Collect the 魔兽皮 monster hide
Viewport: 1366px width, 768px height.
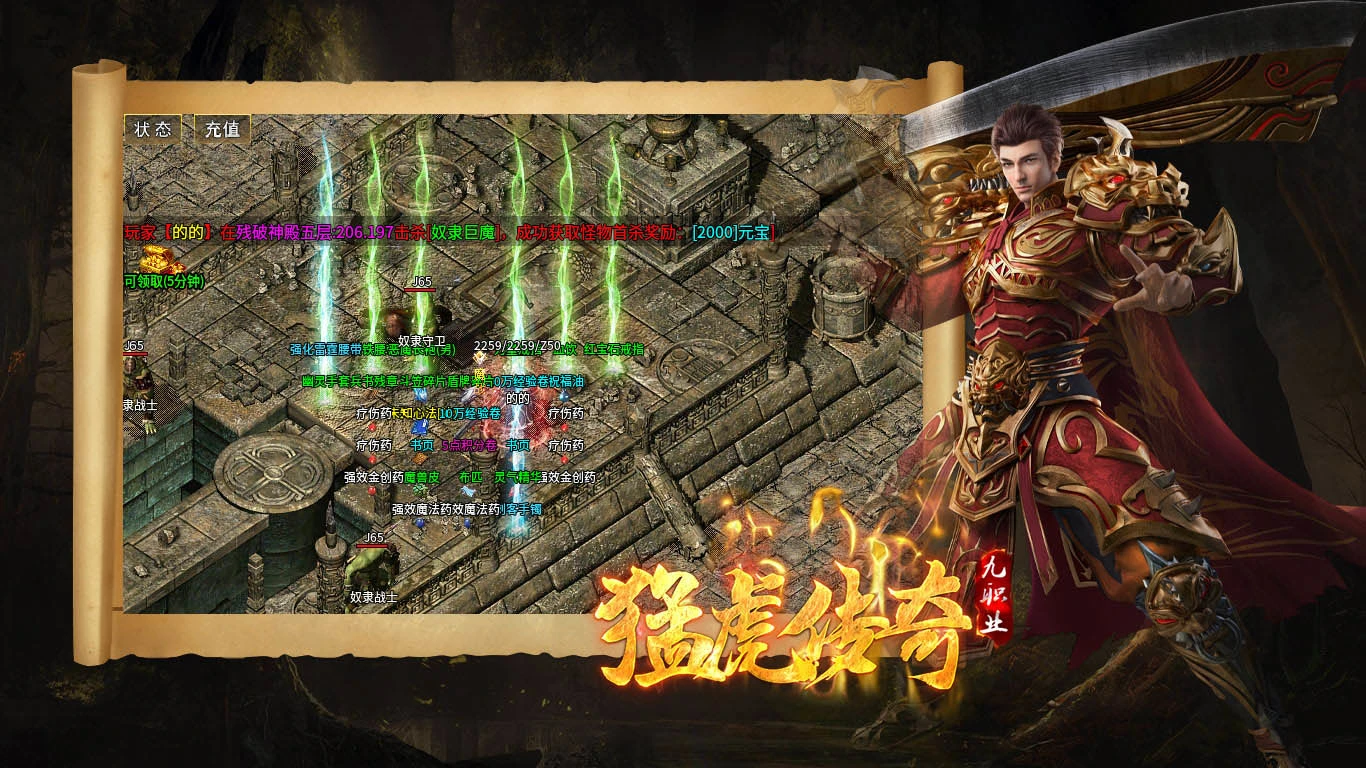421,477
